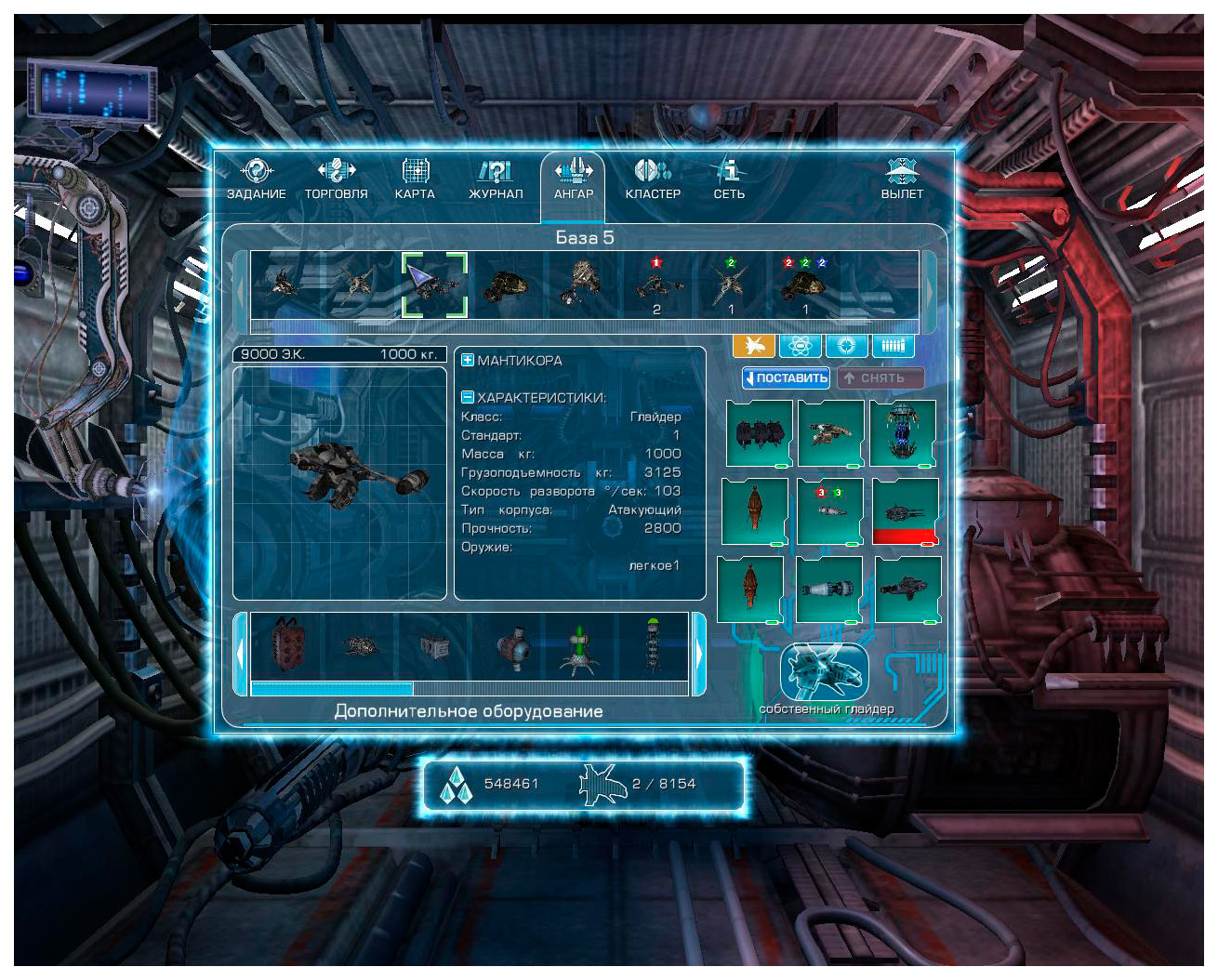Choose the atom icon category filter
Viewport: 1218px width, 980px height.
(x=800, y=346)
